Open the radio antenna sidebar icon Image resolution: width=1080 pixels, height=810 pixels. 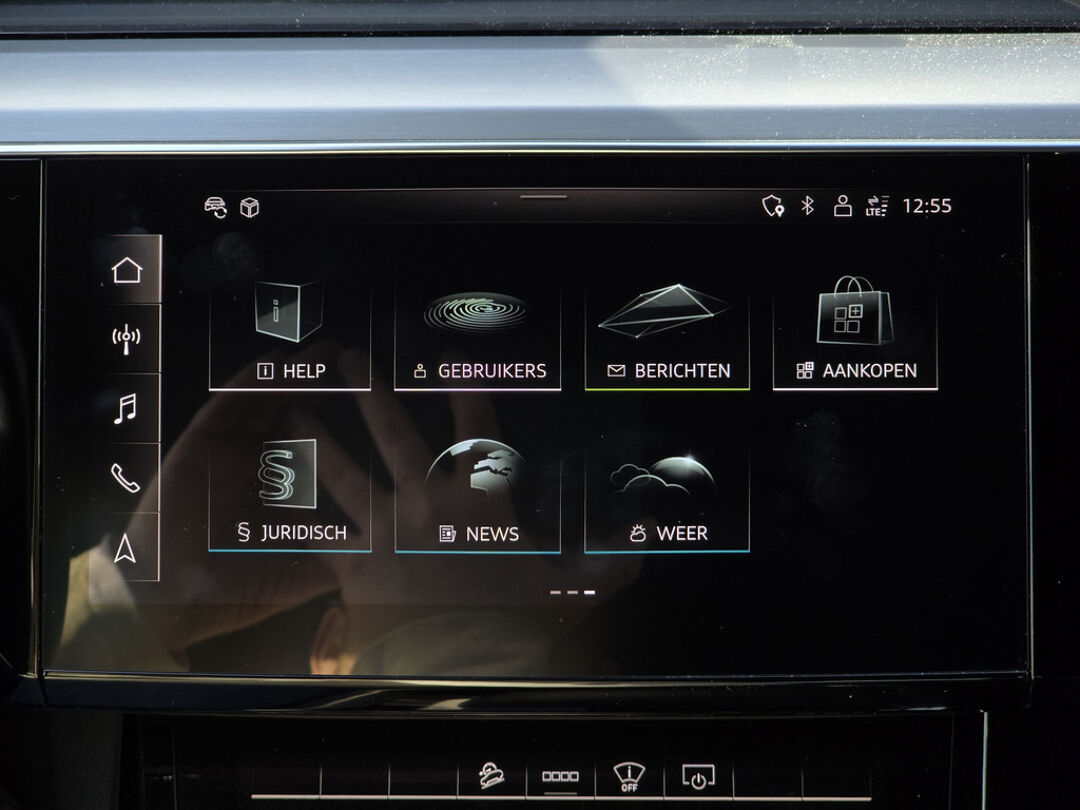pyautogui.click(x=126, y=338)
